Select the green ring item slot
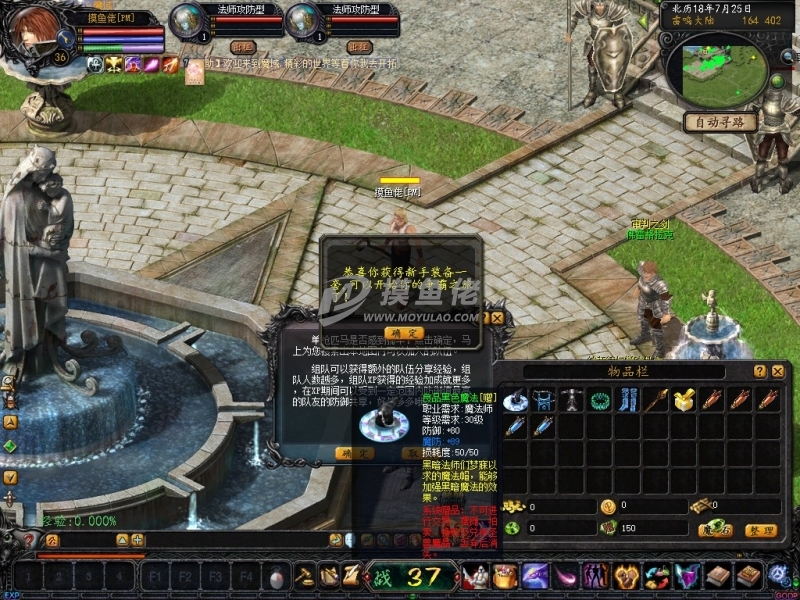The width and height of the screenshot is (800, 600). tap(600, 401)
